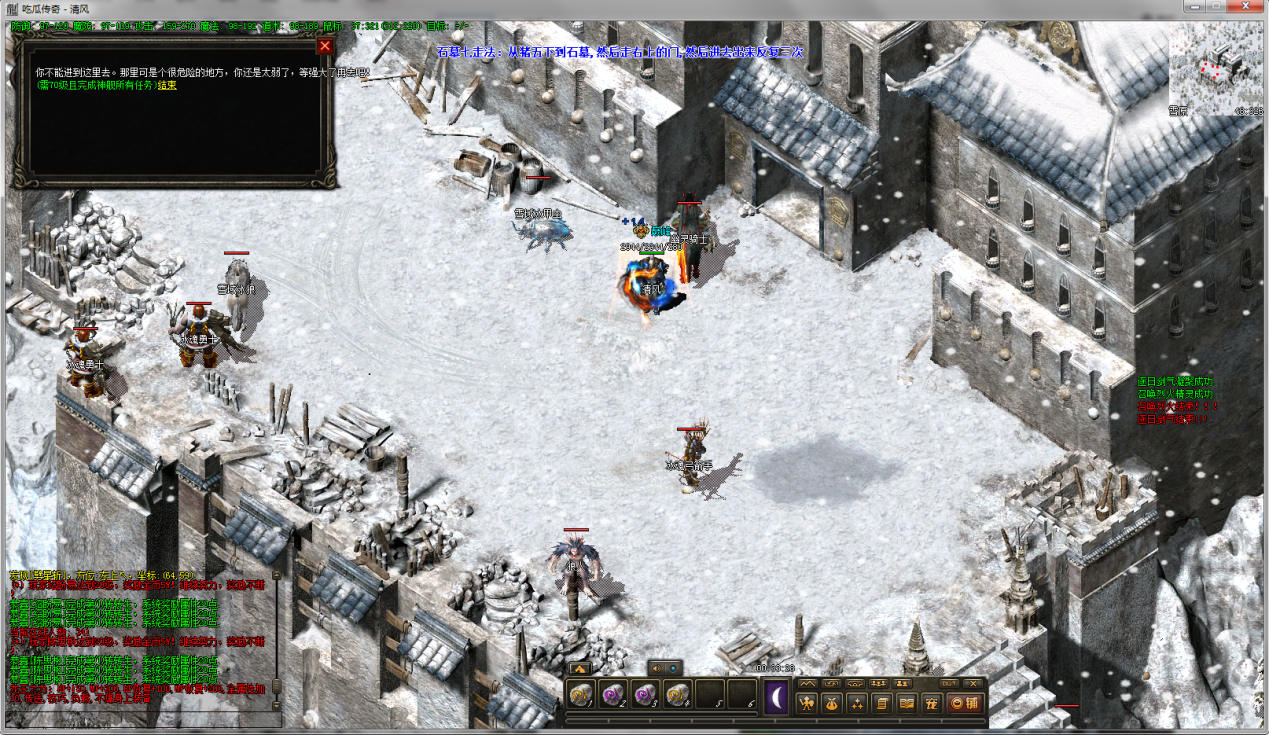The height and width of the screenshot is (735, 1269).
Task: Select the purple rune stone in slot 3
Action: click(x=646, y=694)
